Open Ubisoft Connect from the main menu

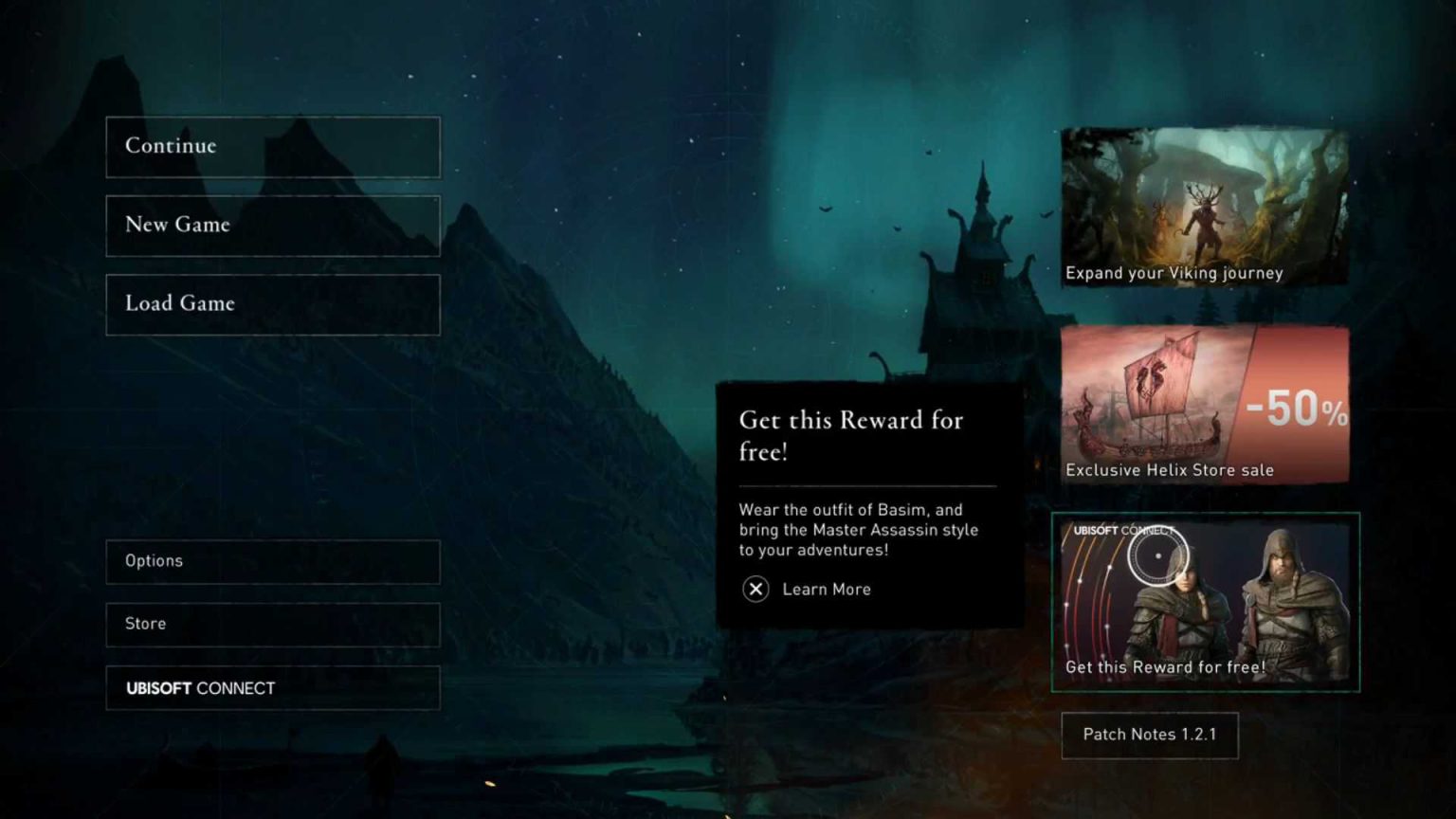tap(273, 688)
